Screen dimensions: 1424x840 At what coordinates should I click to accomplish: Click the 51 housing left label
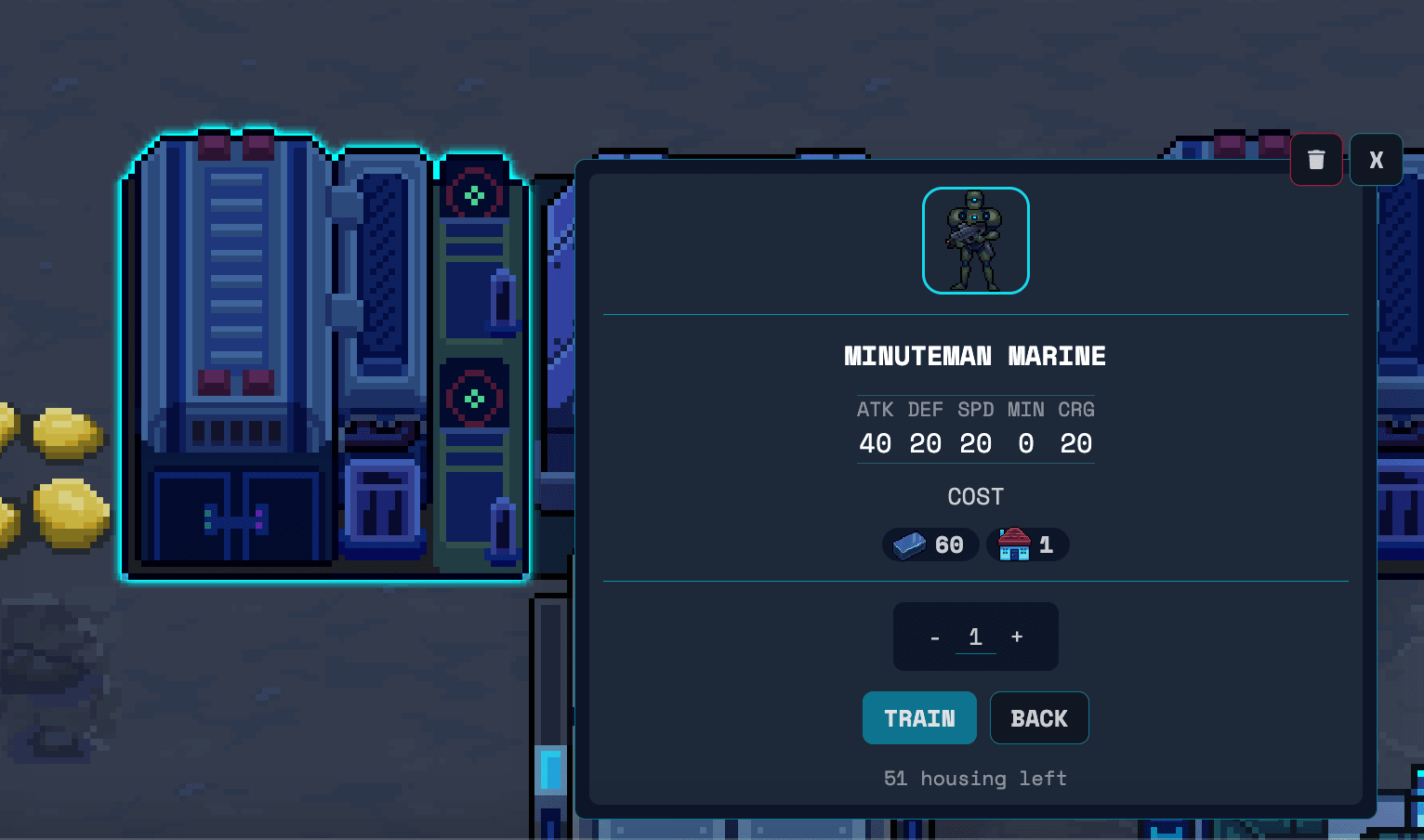click(975, 779)
